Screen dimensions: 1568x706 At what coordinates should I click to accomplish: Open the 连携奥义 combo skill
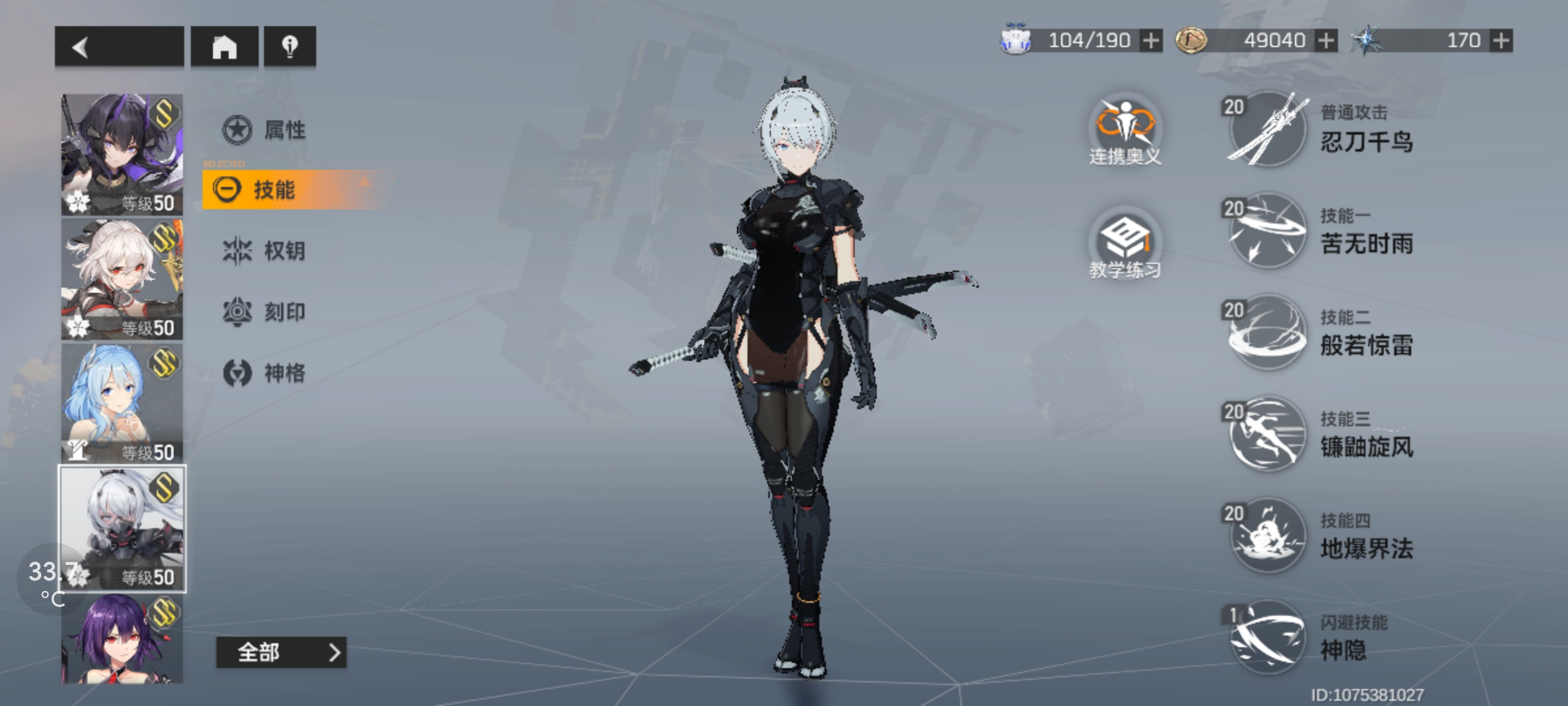[x=1124, y=130]
